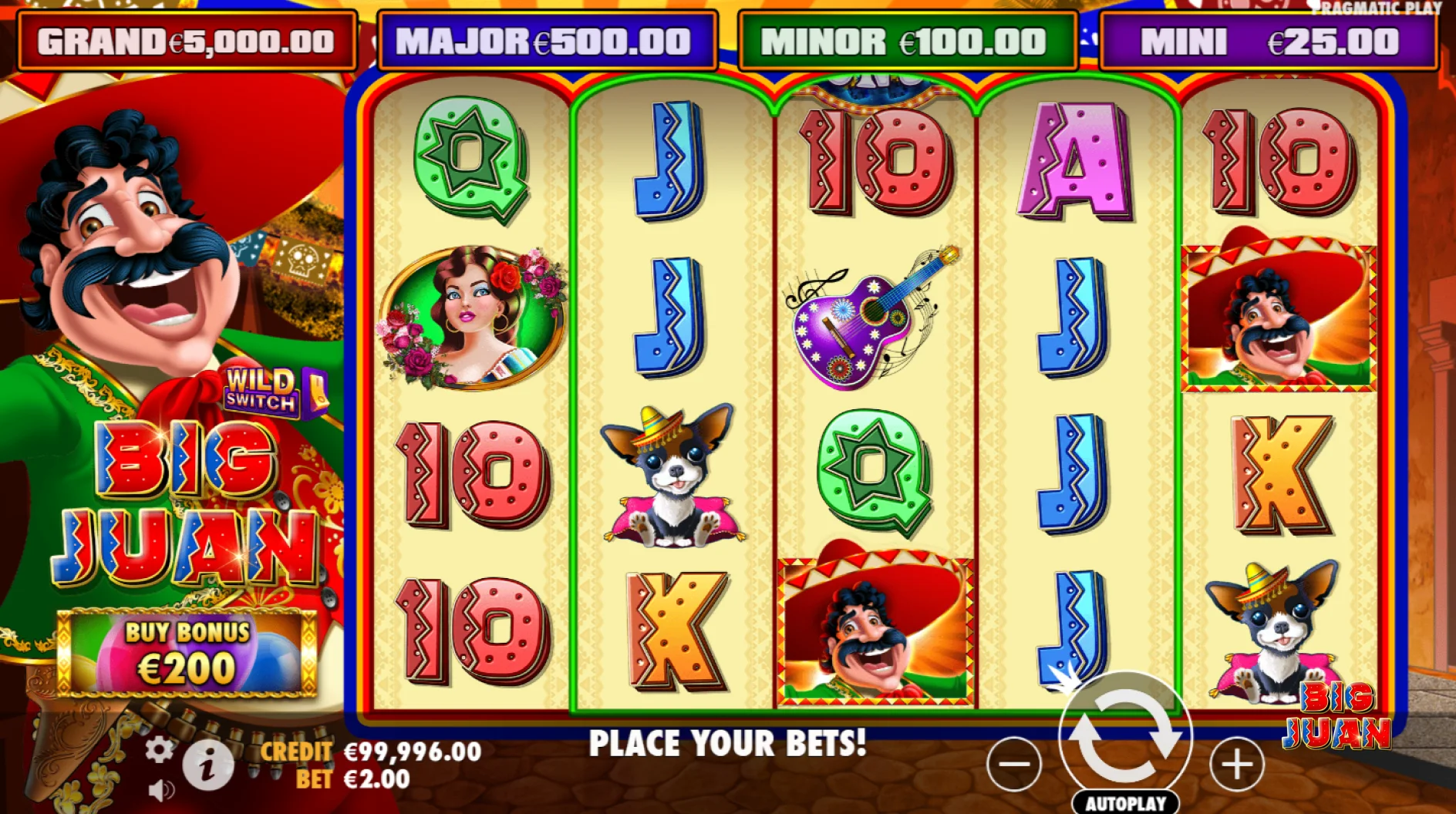This screenshot has height=814, width=1456.
Task: Toggle the sound speaker icon
Action: coord(160,791)
